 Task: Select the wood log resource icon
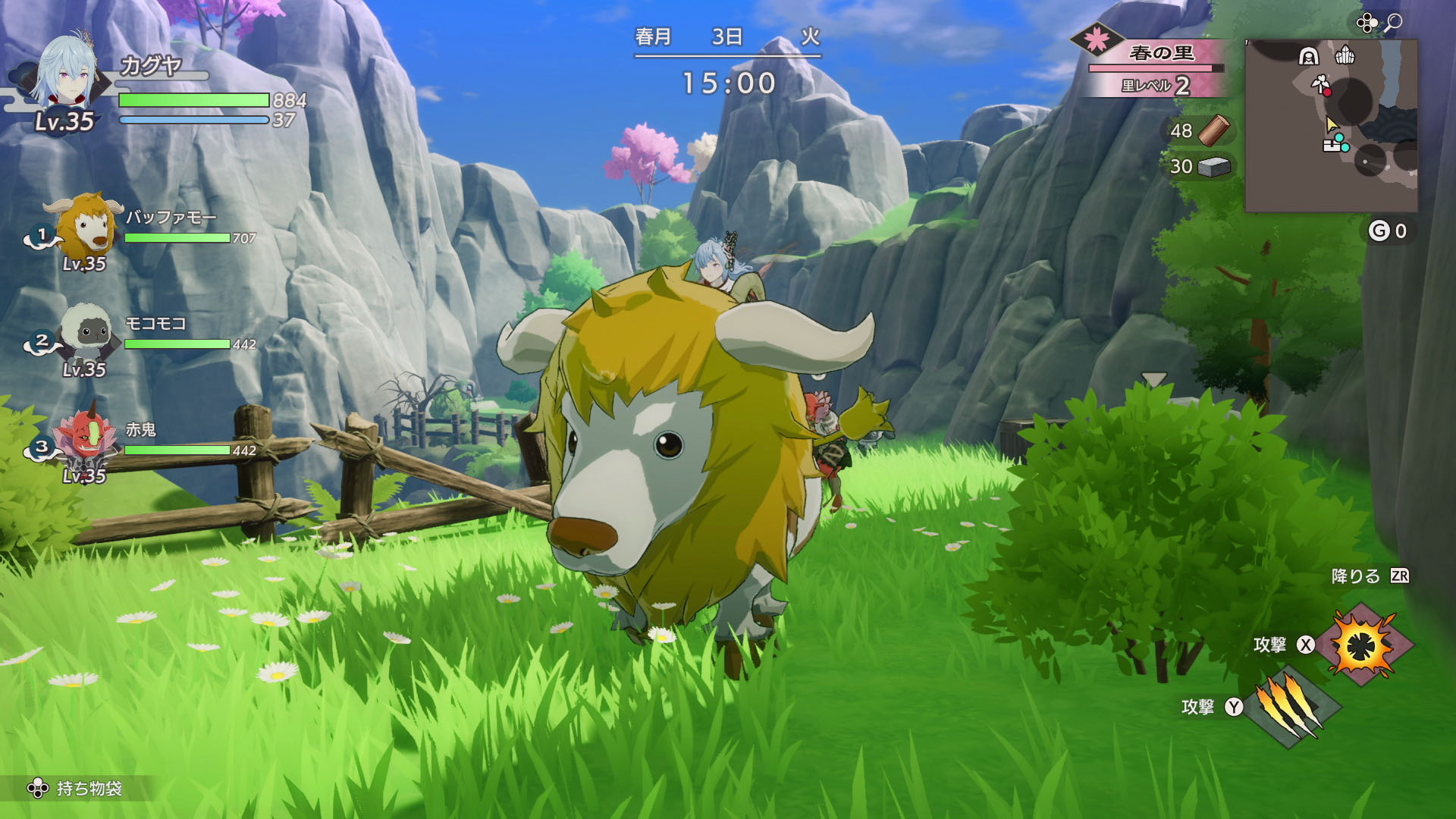click(x=1214, y=130)
